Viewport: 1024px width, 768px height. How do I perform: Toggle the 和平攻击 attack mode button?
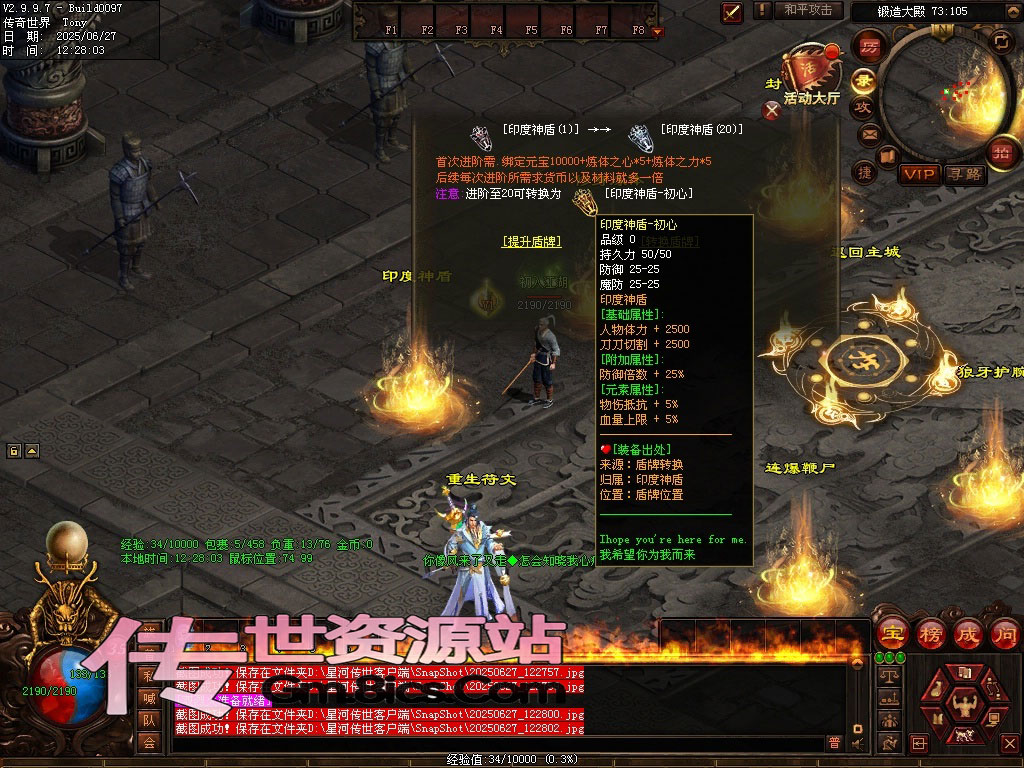click(807, 10)
